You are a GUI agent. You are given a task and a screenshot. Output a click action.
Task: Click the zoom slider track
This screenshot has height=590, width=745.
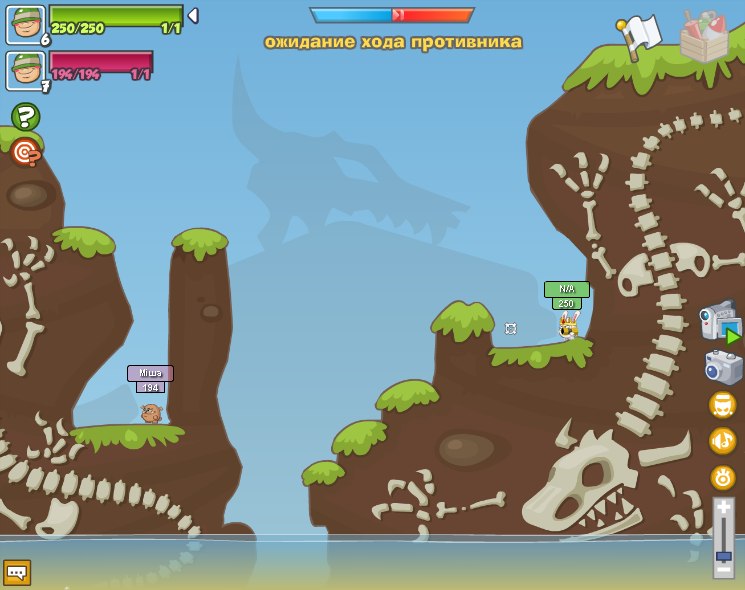723,538
